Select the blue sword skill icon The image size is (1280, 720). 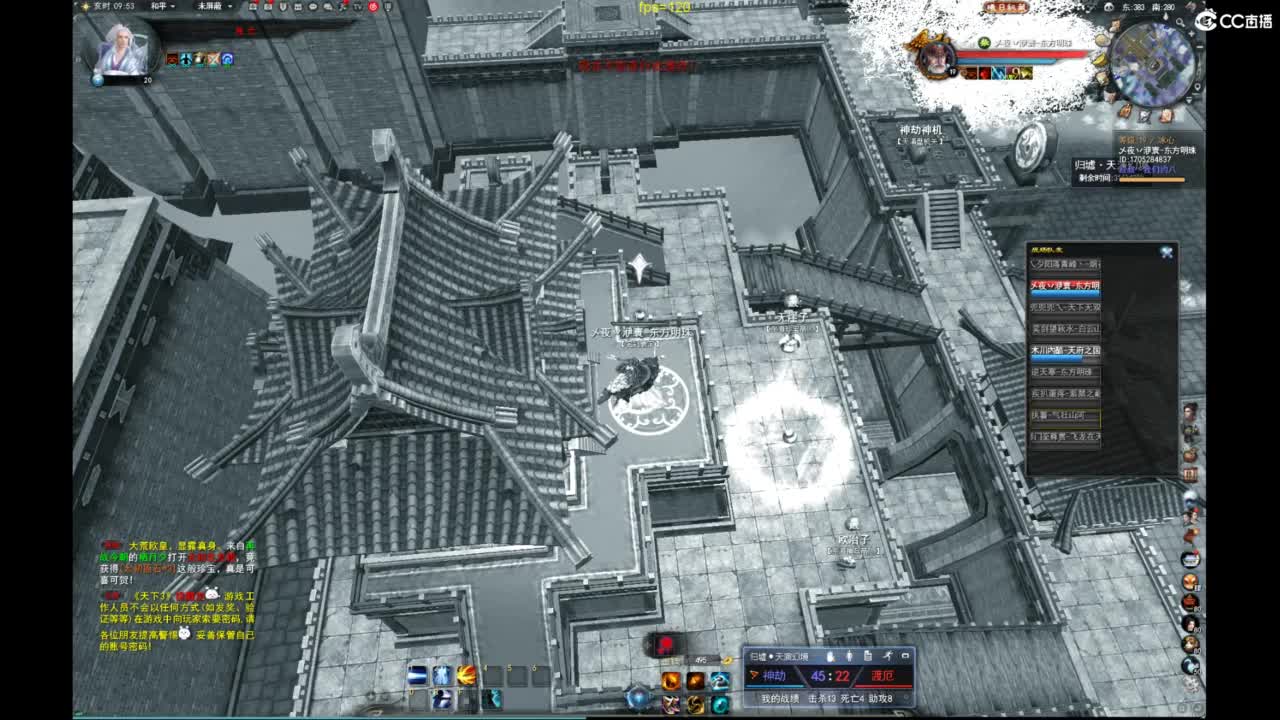416,672
